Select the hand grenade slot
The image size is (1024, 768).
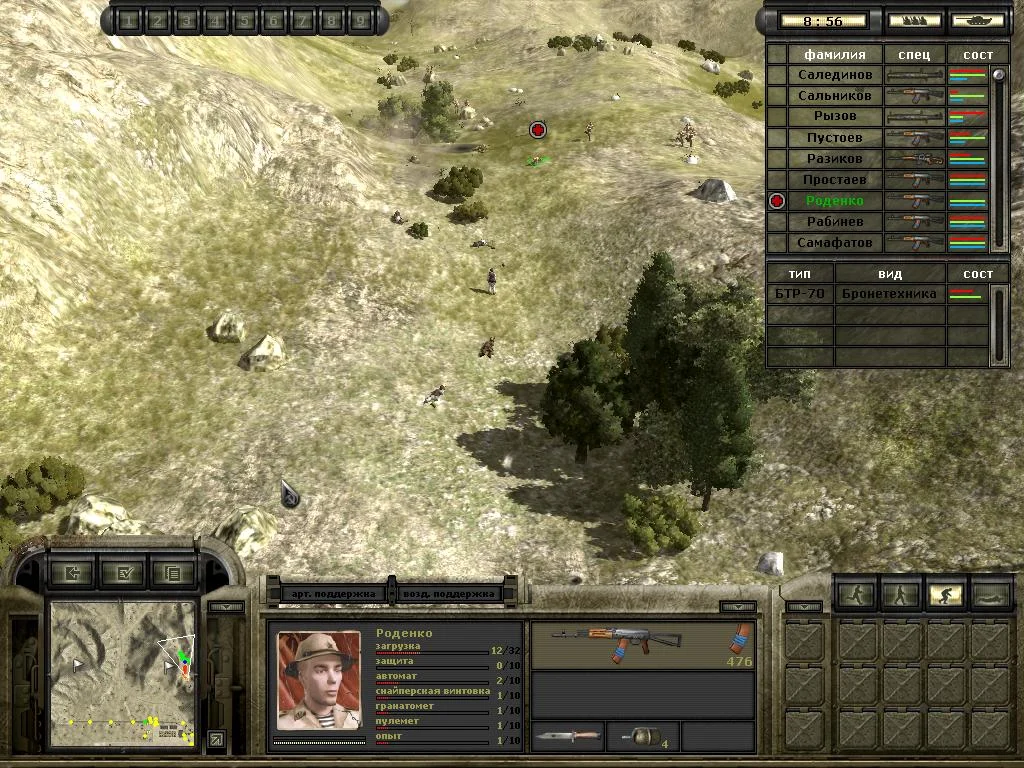pyautogui.click(x=642, y=738)
